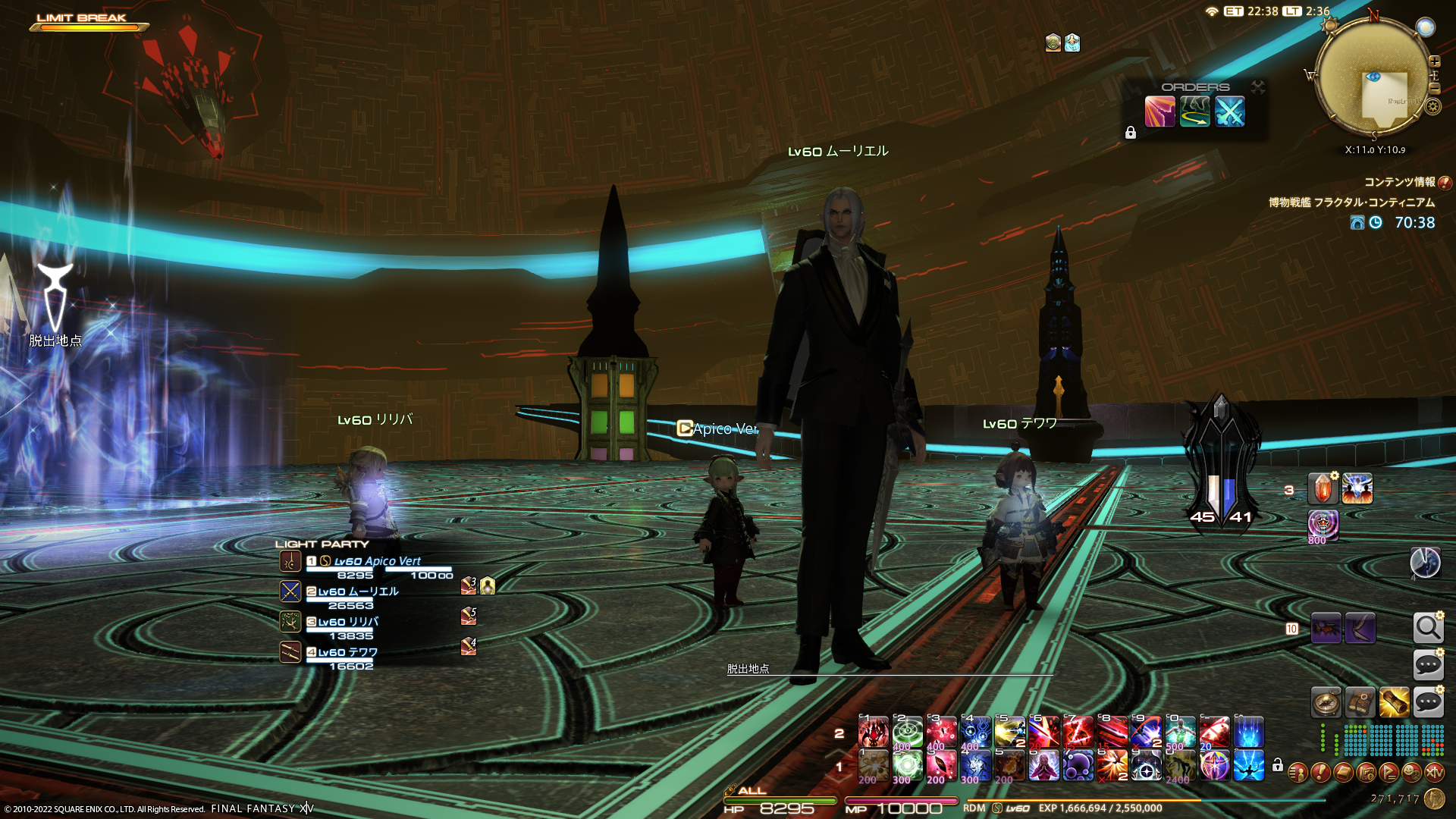Use the red crystal item slot

click(x=1323, y=489)
